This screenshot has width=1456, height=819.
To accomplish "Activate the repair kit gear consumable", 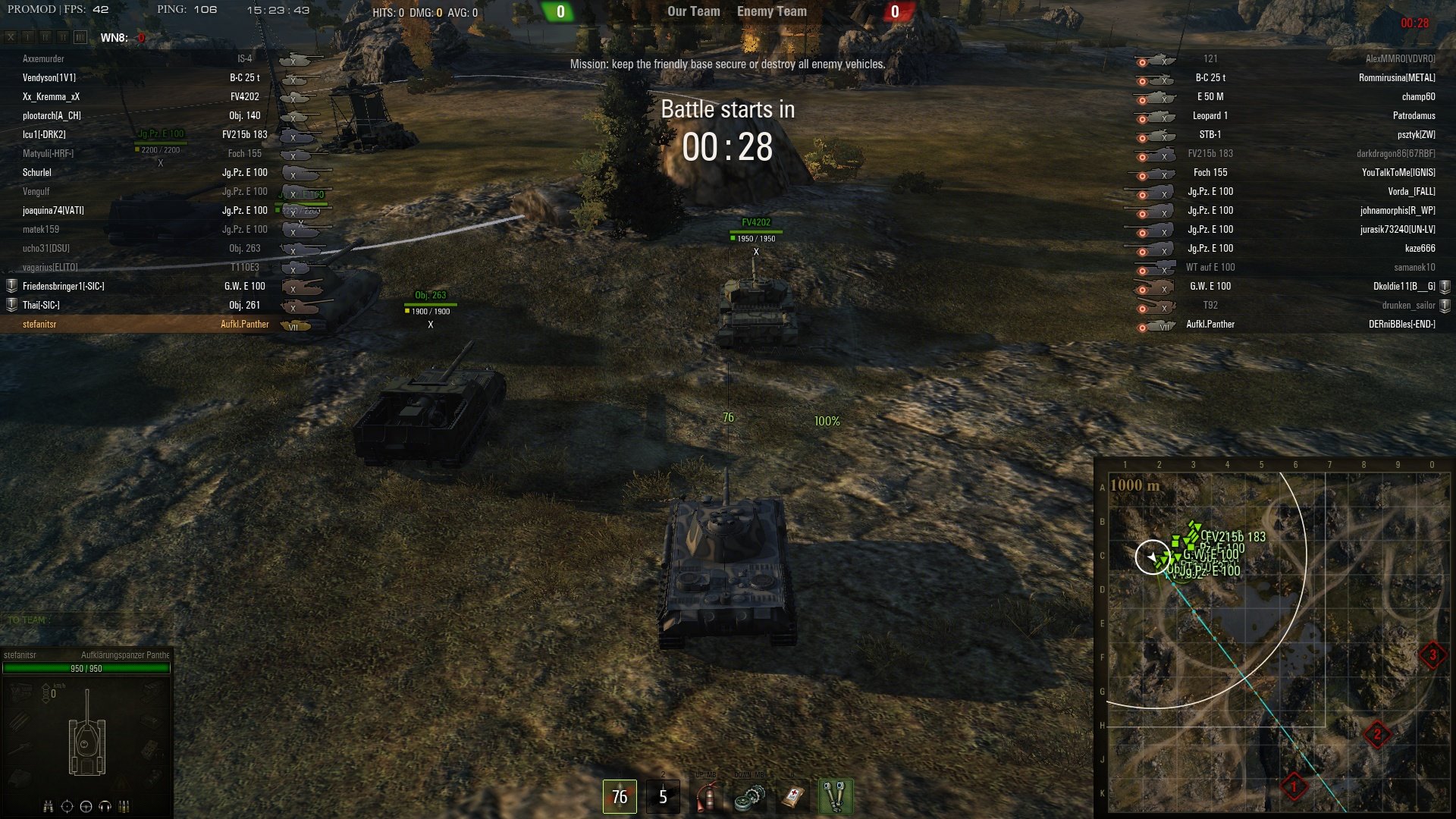I will pyautogui.click(x=750, y=796).
